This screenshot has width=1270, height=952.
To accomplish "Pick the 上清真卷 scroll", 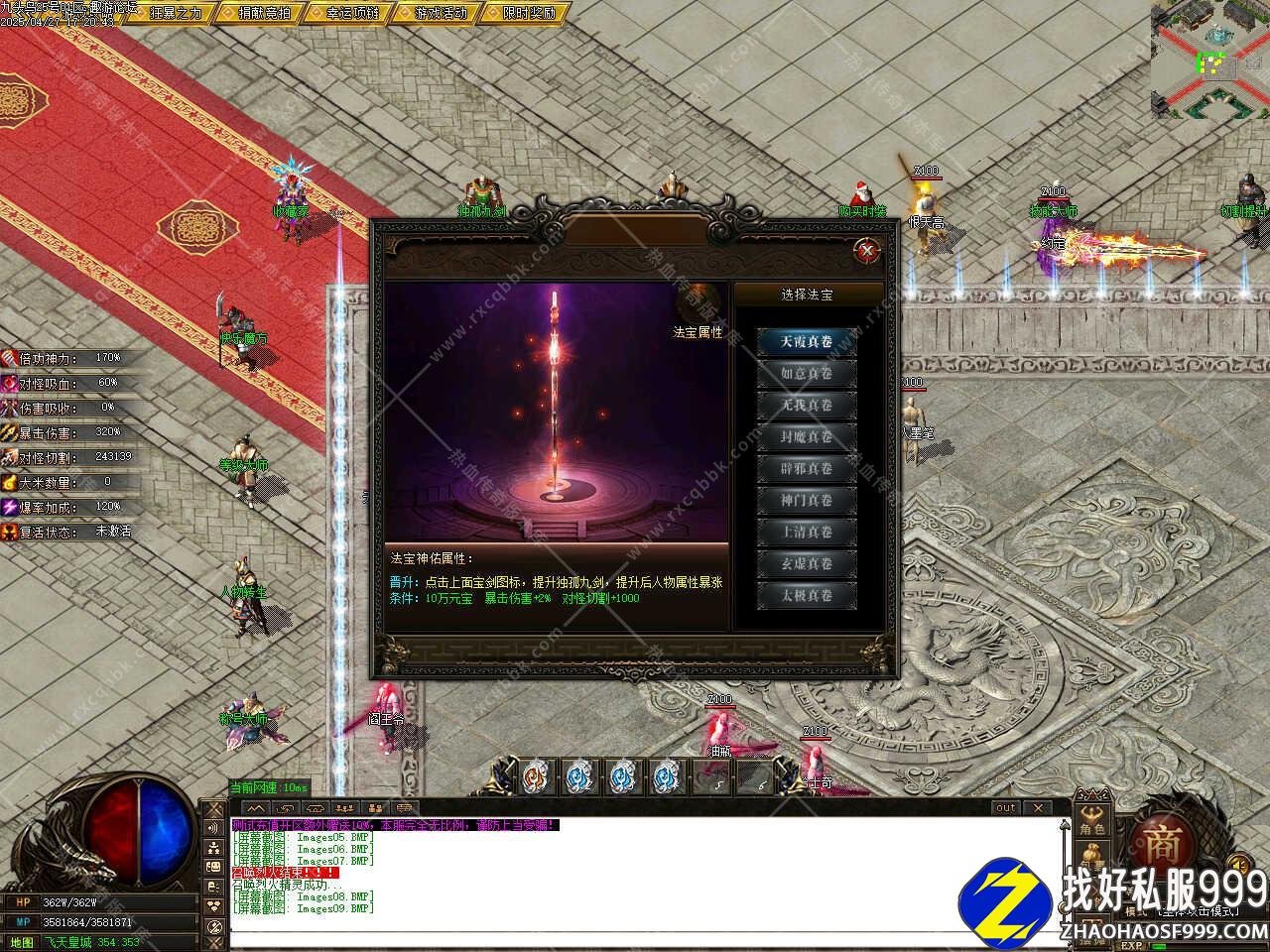I will [x=806, y=533].
